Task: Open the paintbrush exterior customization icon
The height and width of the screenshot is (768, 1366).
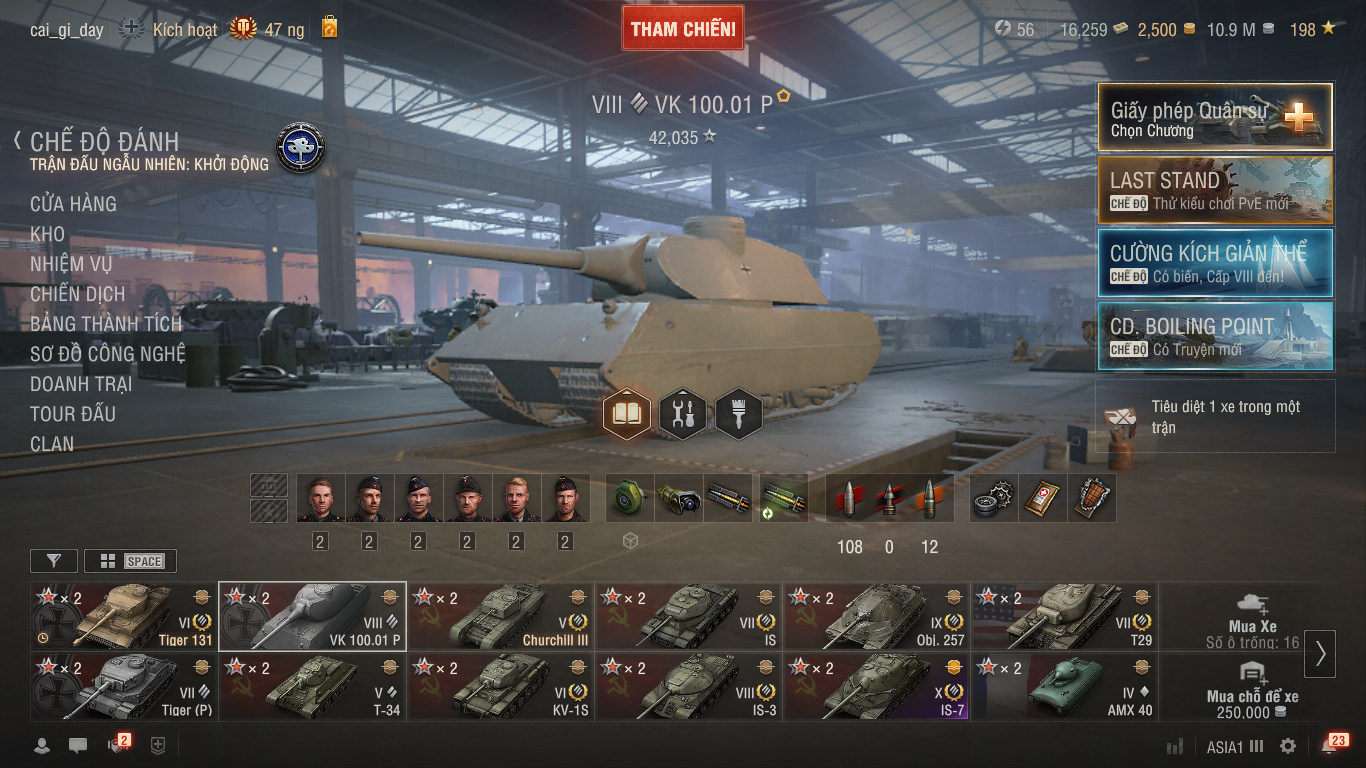Action: tap(739, 414)
